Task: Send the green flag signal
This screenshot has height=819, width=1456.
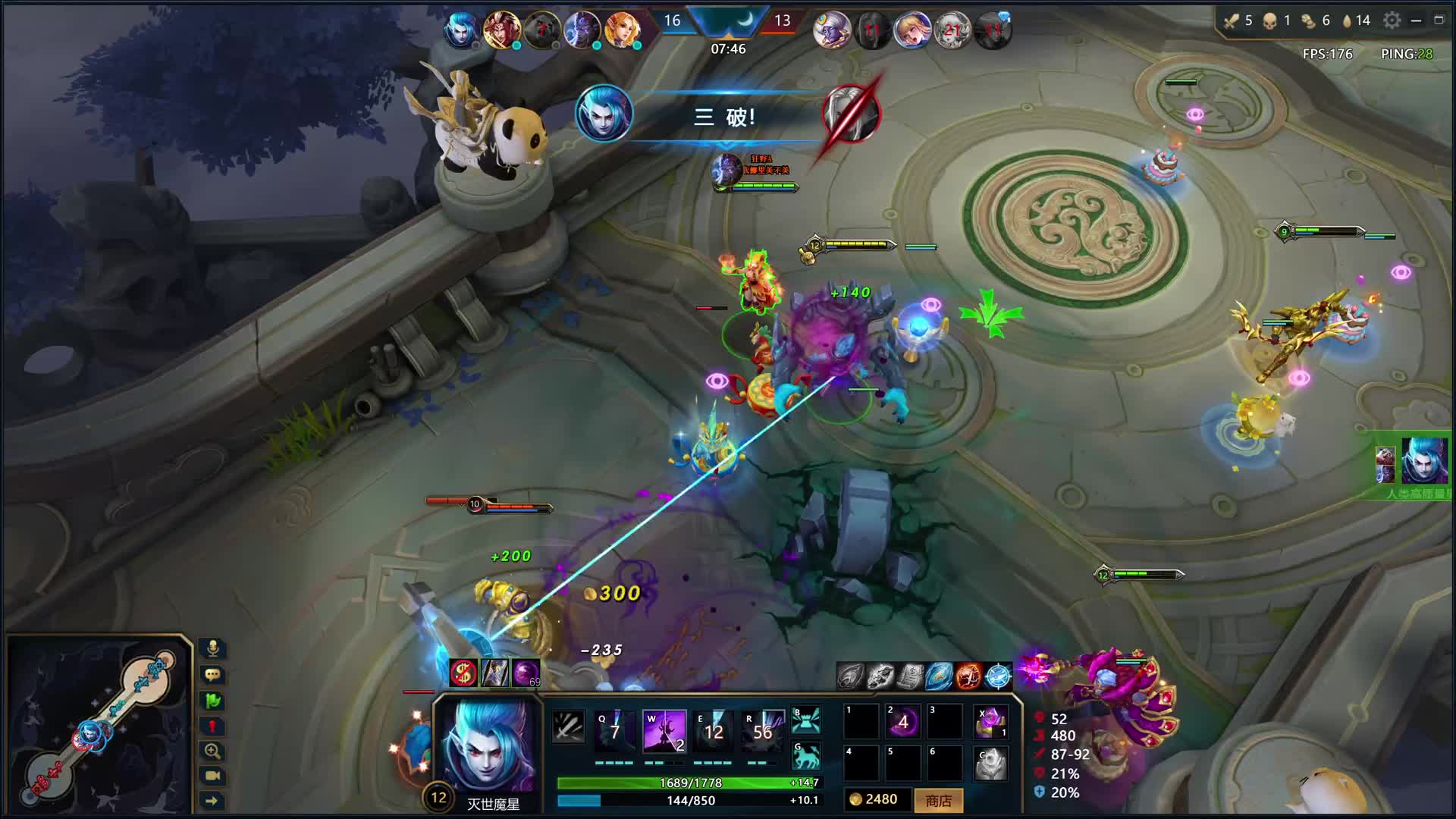Action: click(x=213, y=700)
